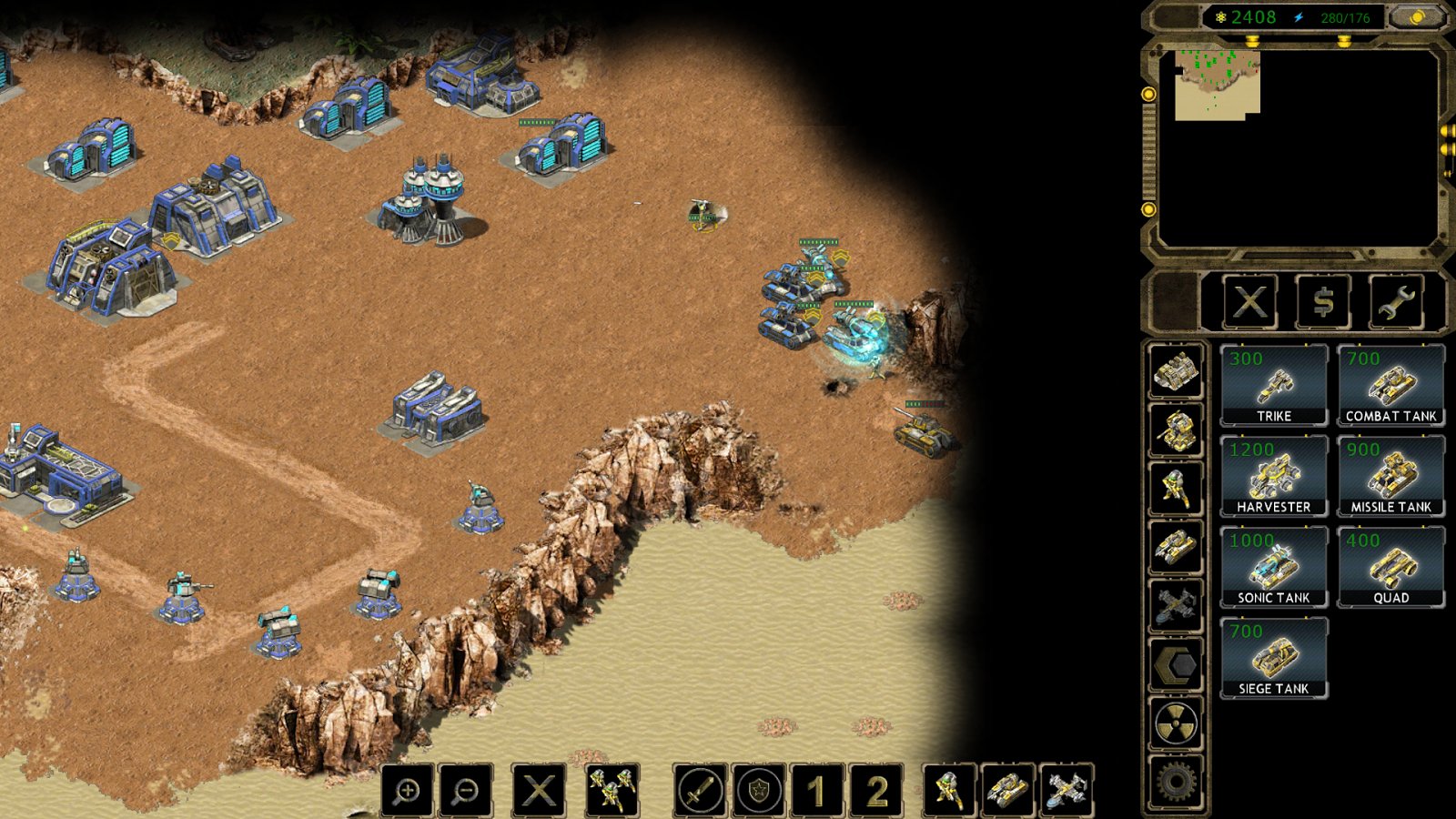Queue a Trike for production
The image size is (1456, 819).
click(x=1273, y=386)
